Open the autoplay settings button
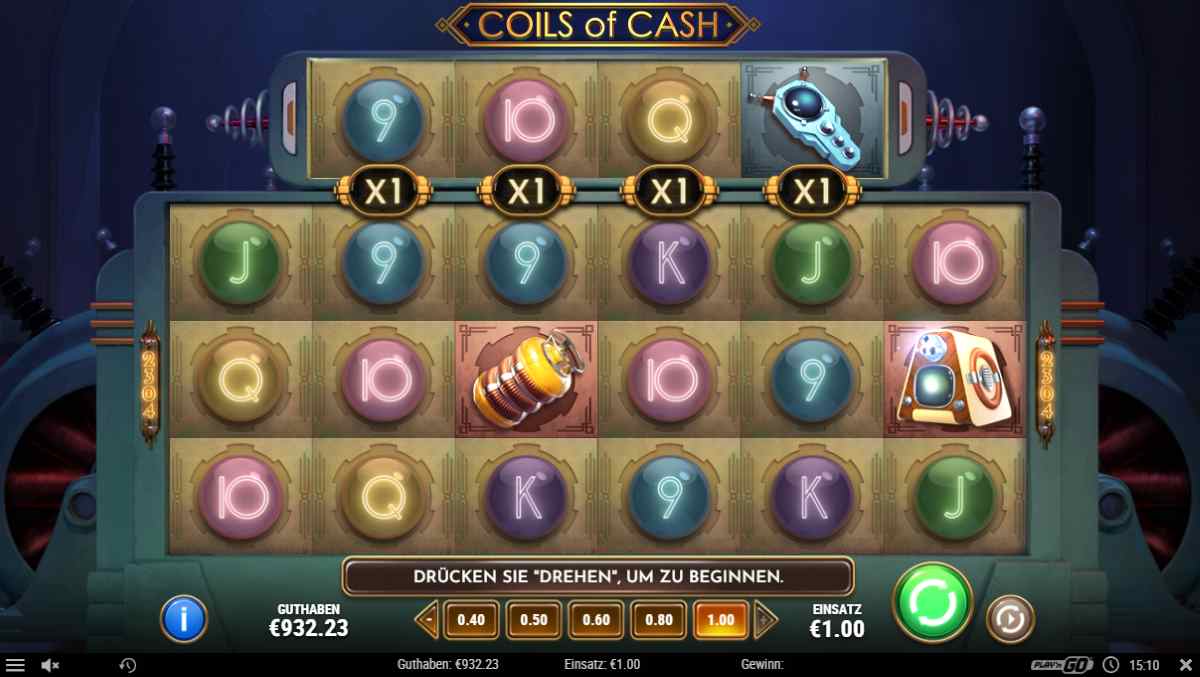This screenshot has width=1200, height=677. 1010,620
